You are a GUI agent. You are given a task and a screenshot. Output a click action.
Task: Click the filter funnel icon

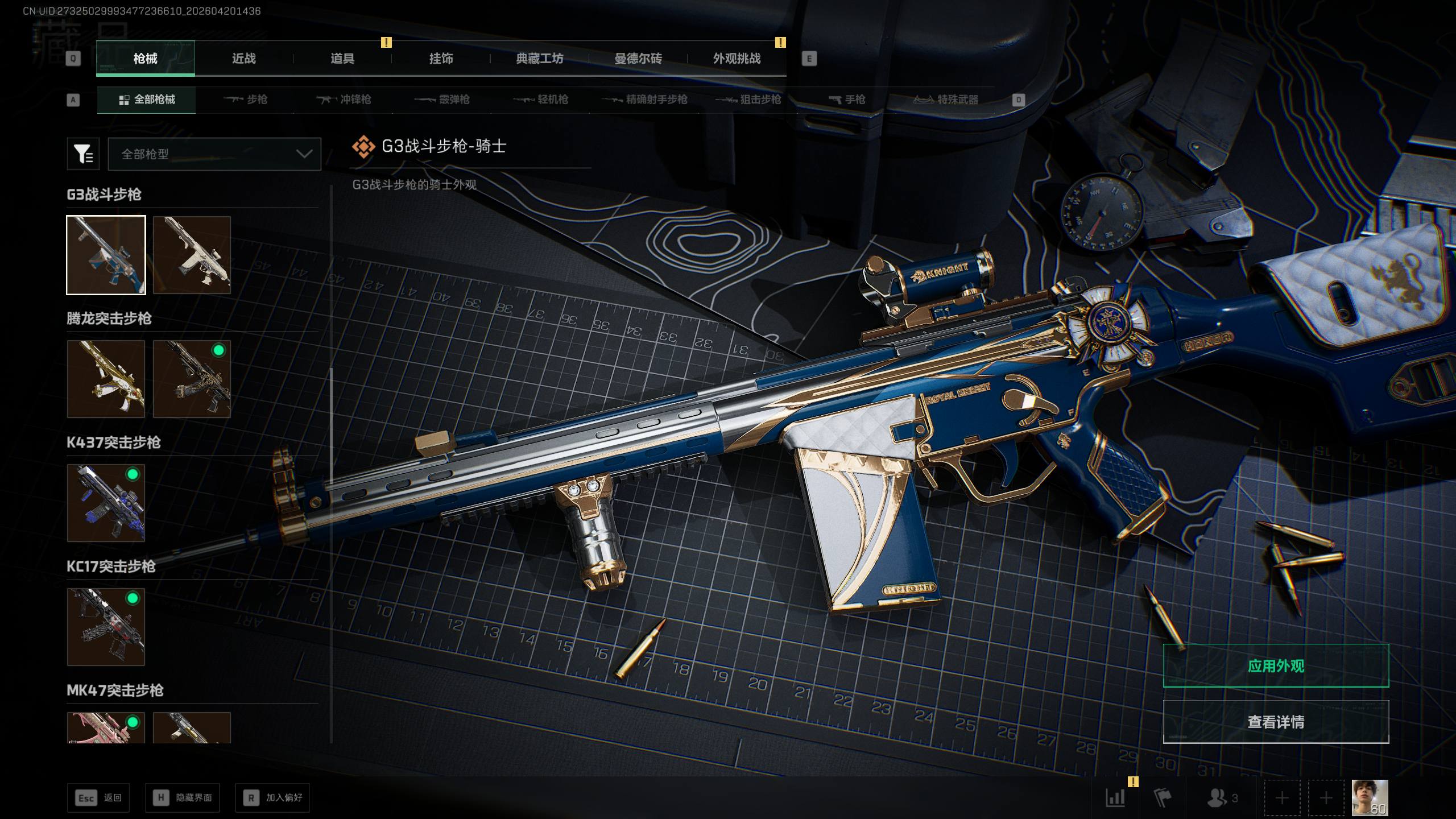click(x=83, y=154)
